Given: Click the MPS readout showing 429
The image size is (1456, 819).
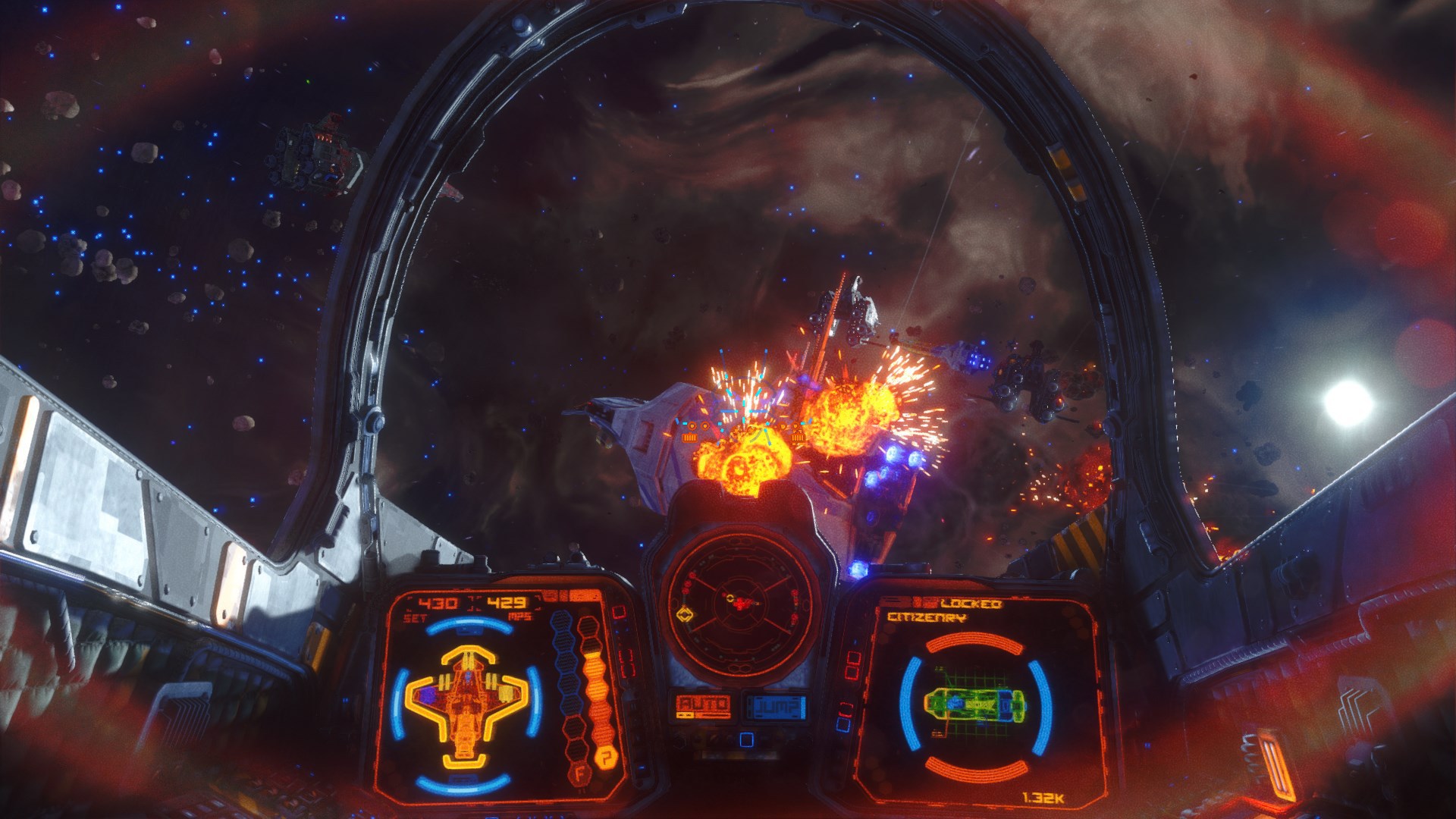Looking at the screenshot, I should (x=506, y=602).
